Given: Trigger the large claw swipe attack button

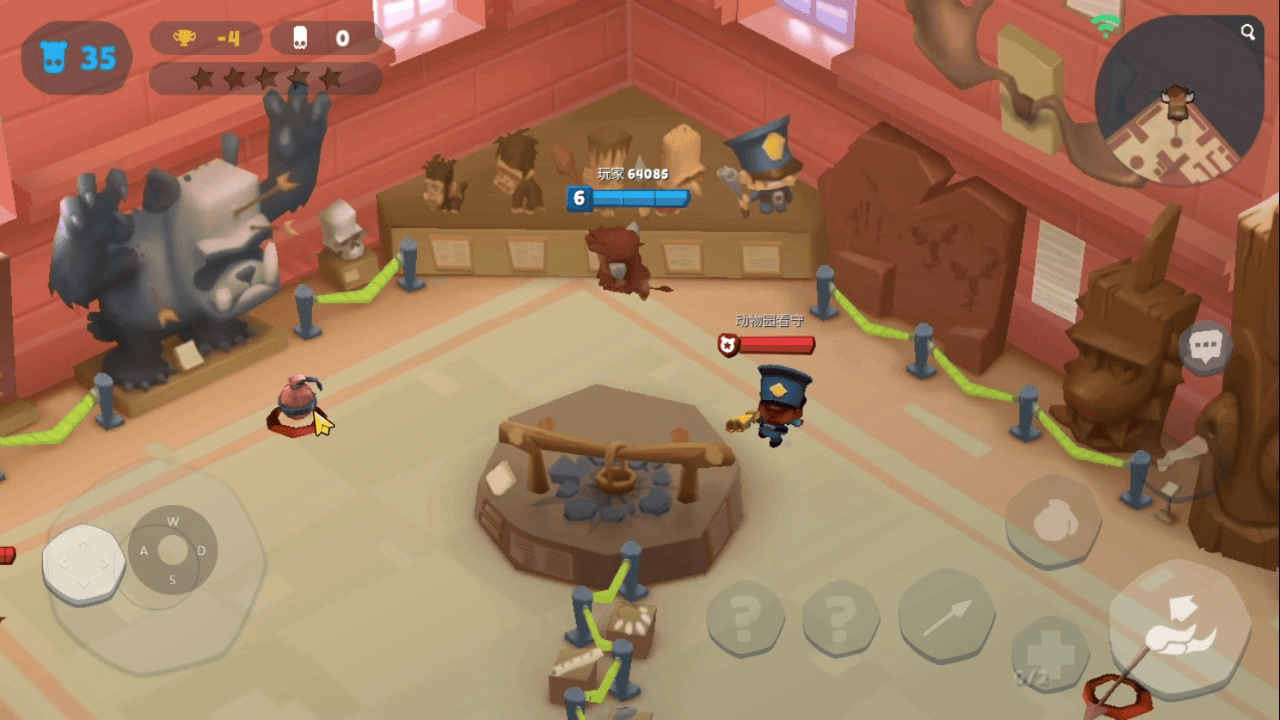Looking at the screenshot, I should pyautogui.click(x=1180, y=630).
